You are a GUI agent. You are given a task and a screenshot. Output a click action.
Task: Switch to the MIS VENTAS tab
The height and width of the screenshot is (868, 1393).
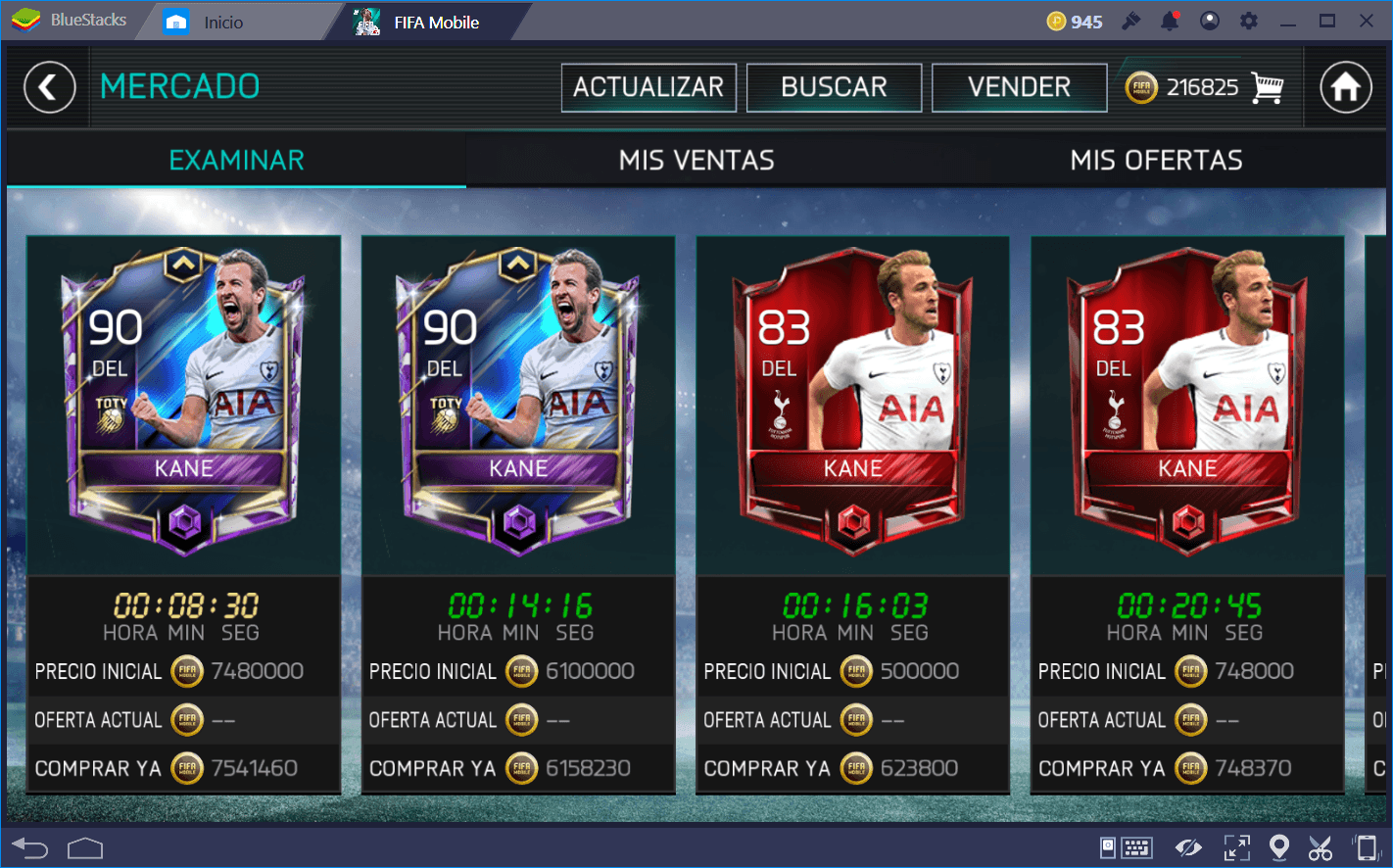(696, 160)
